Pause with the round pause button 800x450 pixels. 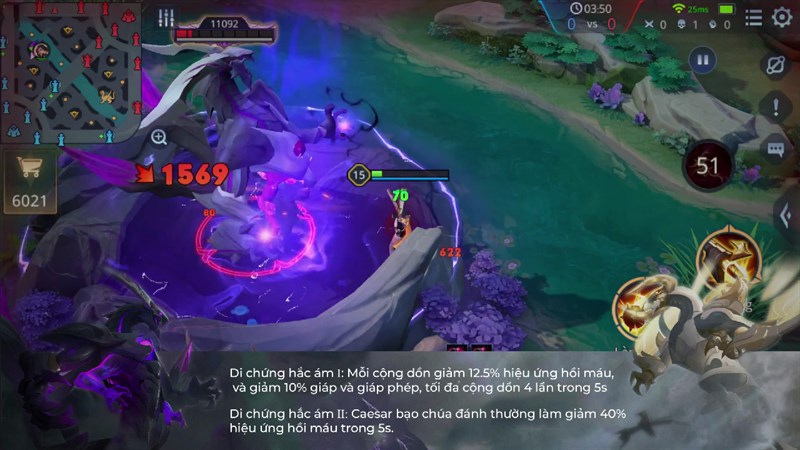click(x=703, y=61)
